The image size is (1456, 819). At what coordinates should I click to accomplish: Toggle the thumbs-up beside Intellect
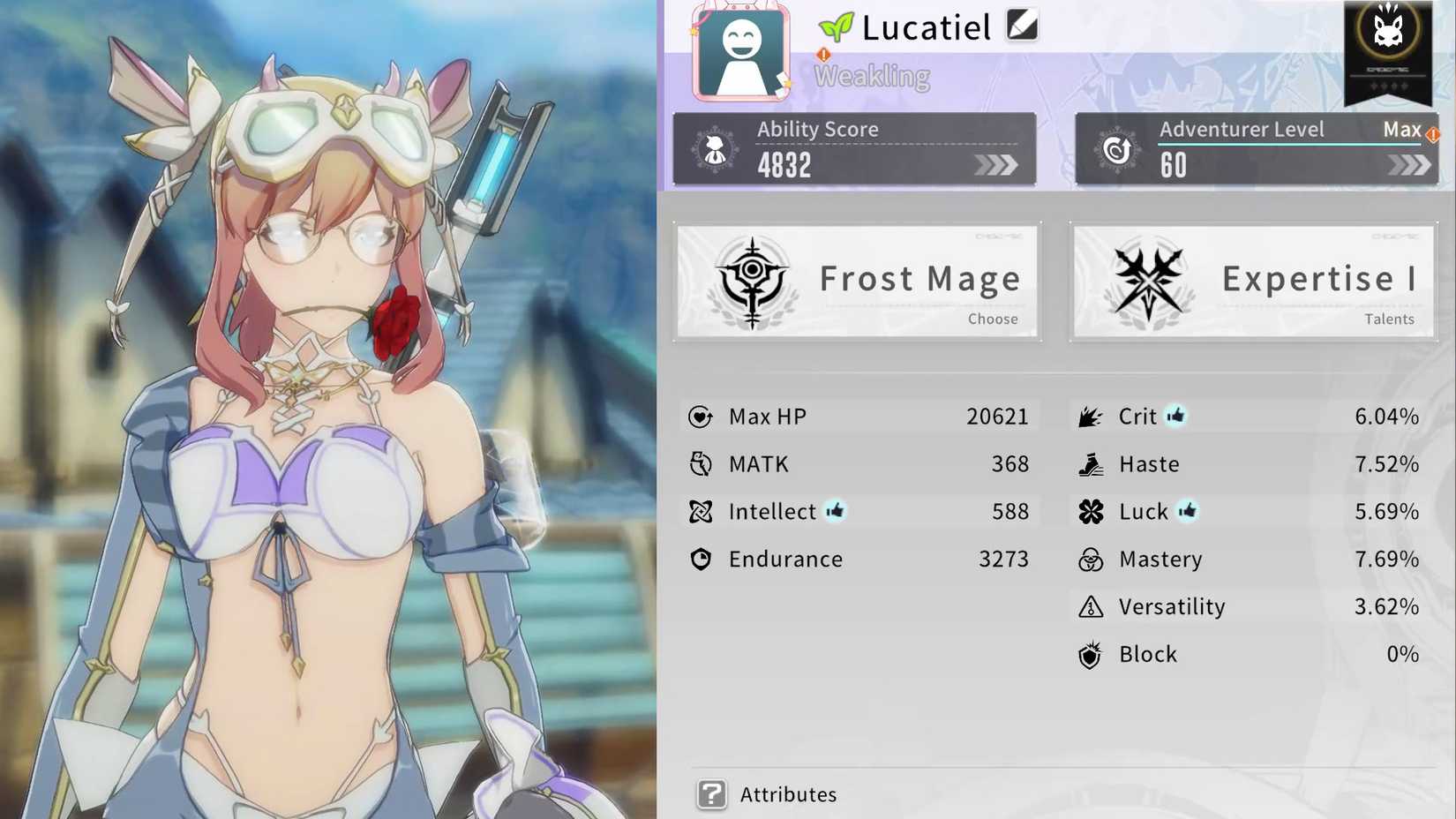pos(836,510)
